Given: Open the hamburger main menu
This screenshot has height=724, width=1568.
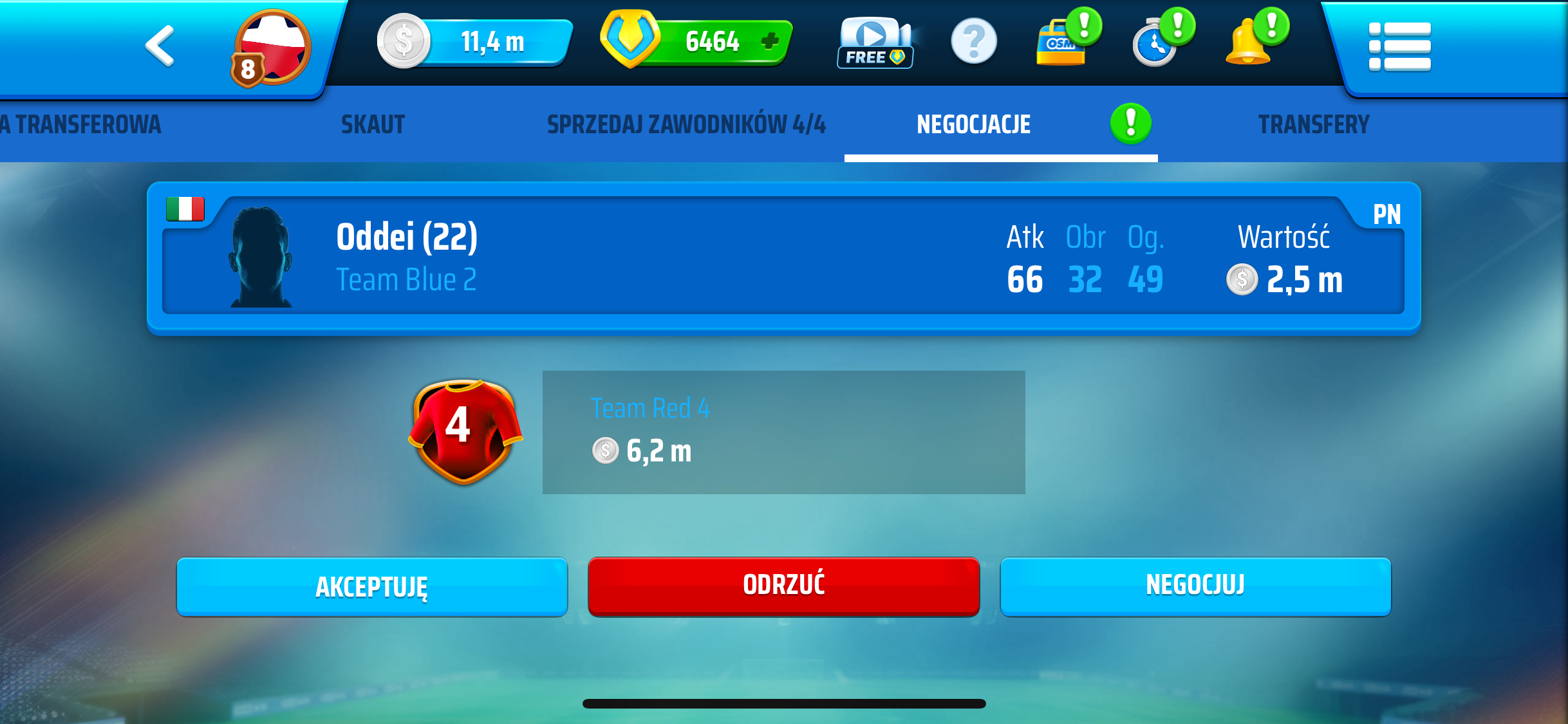Looking at the screenshot, I should tap(1399, 46).
